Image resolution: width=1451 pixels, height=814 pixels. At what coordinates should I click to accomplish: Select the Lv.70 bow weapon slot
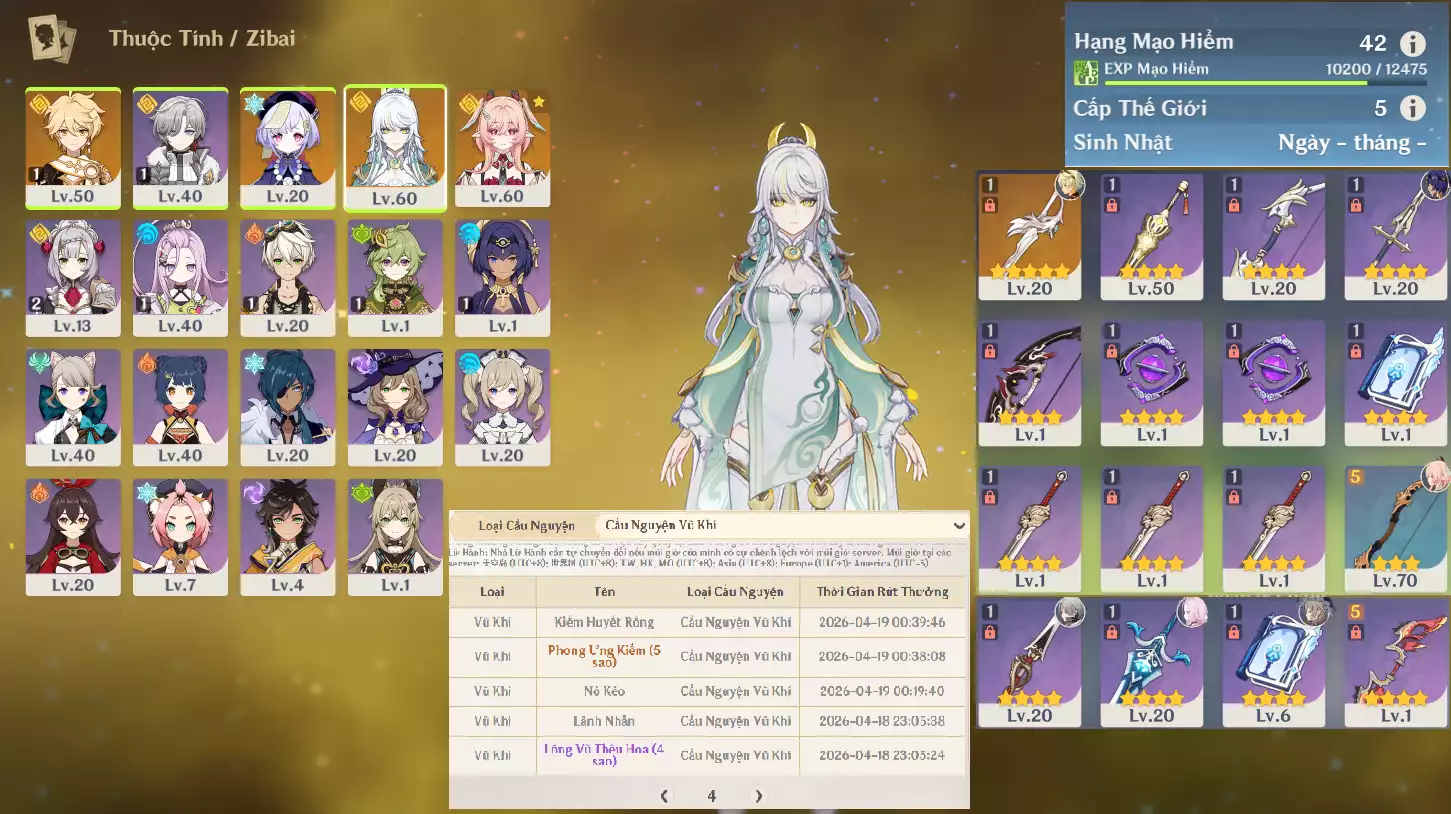pos(1395,528)
